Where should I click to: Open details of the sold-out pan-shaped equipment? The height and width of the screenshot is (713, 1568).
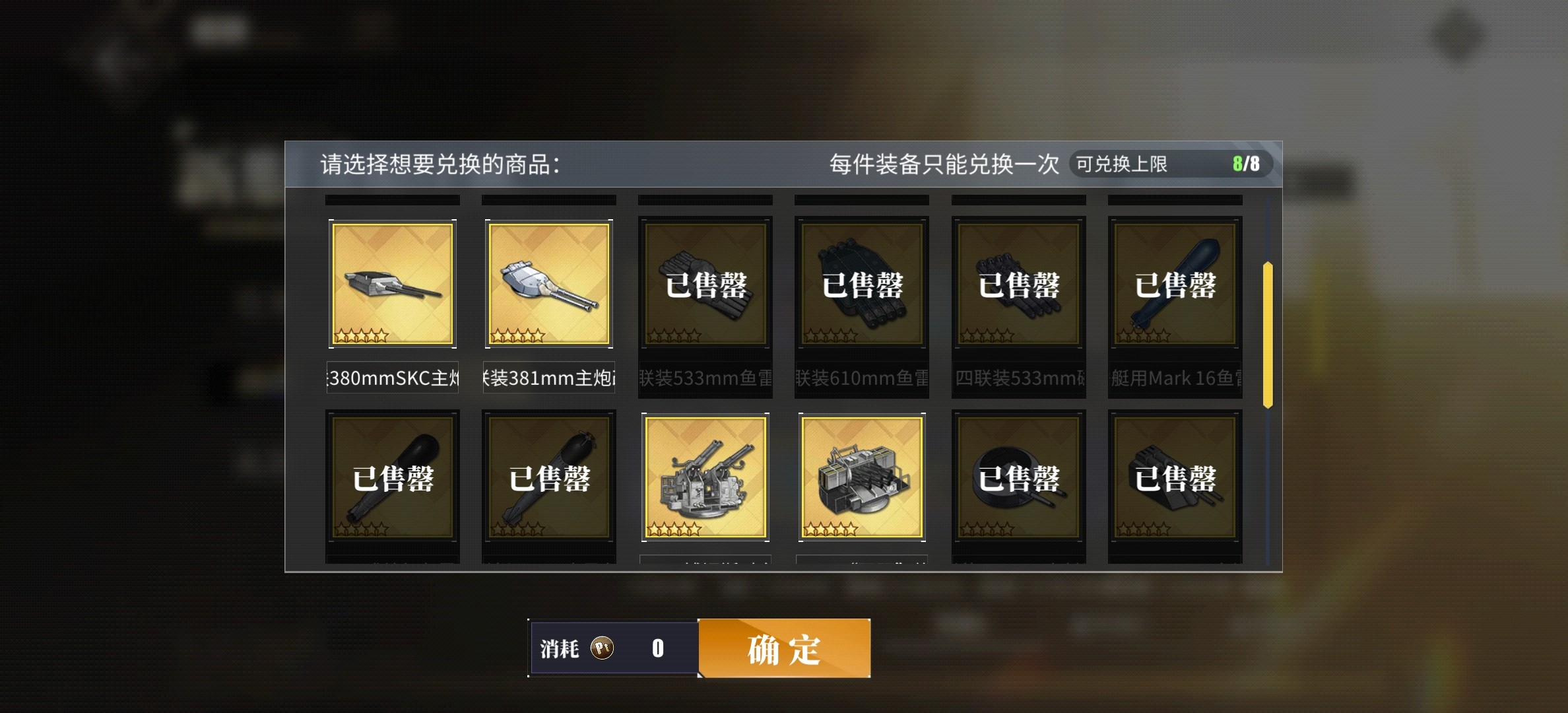click(x=1018, y=477)
